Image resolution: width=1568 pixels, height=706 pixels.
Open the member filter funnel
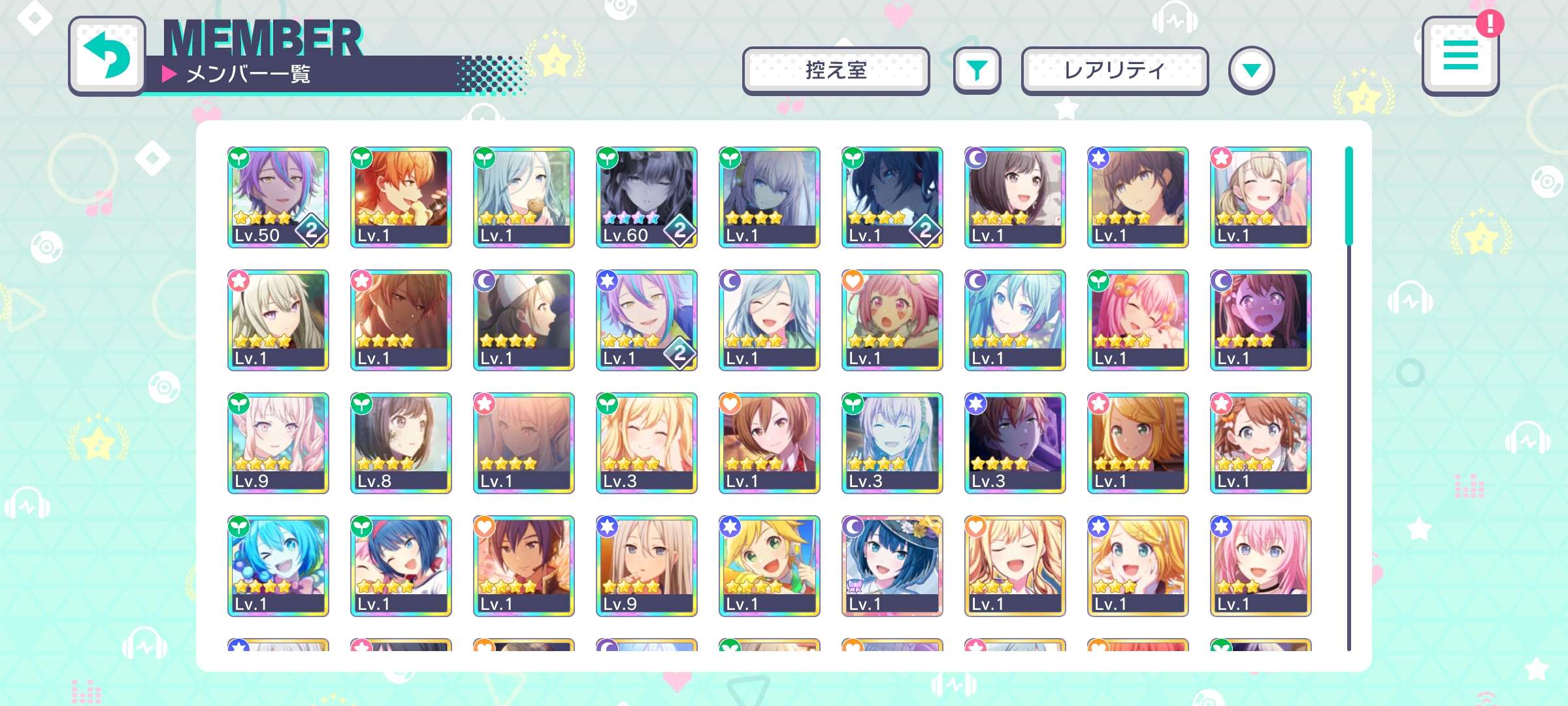coord(977,71)
